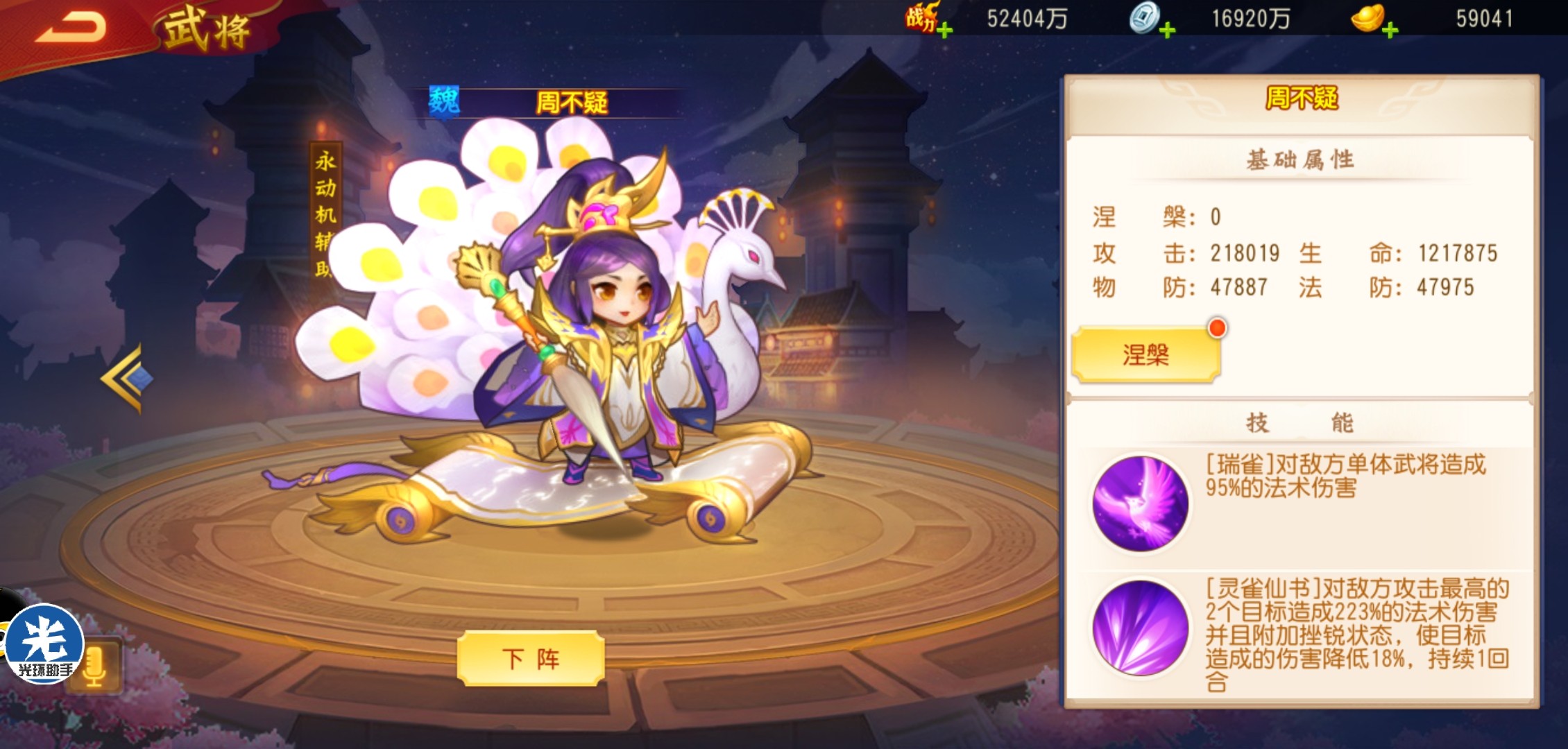Tap the 魏 faction badge
The height and width of the screenshot is (749, 1568).
coord(444,102)
